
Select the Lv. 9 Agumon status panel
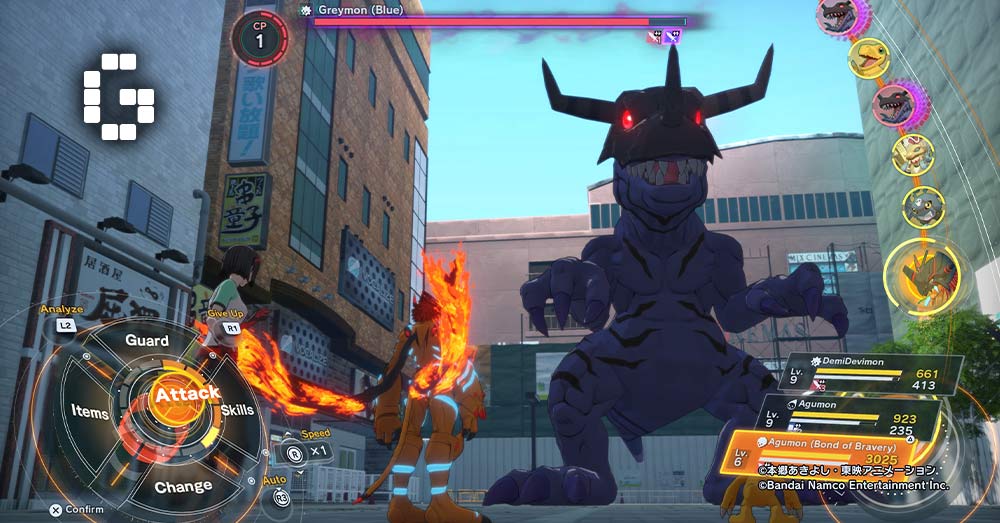[860, 414]
